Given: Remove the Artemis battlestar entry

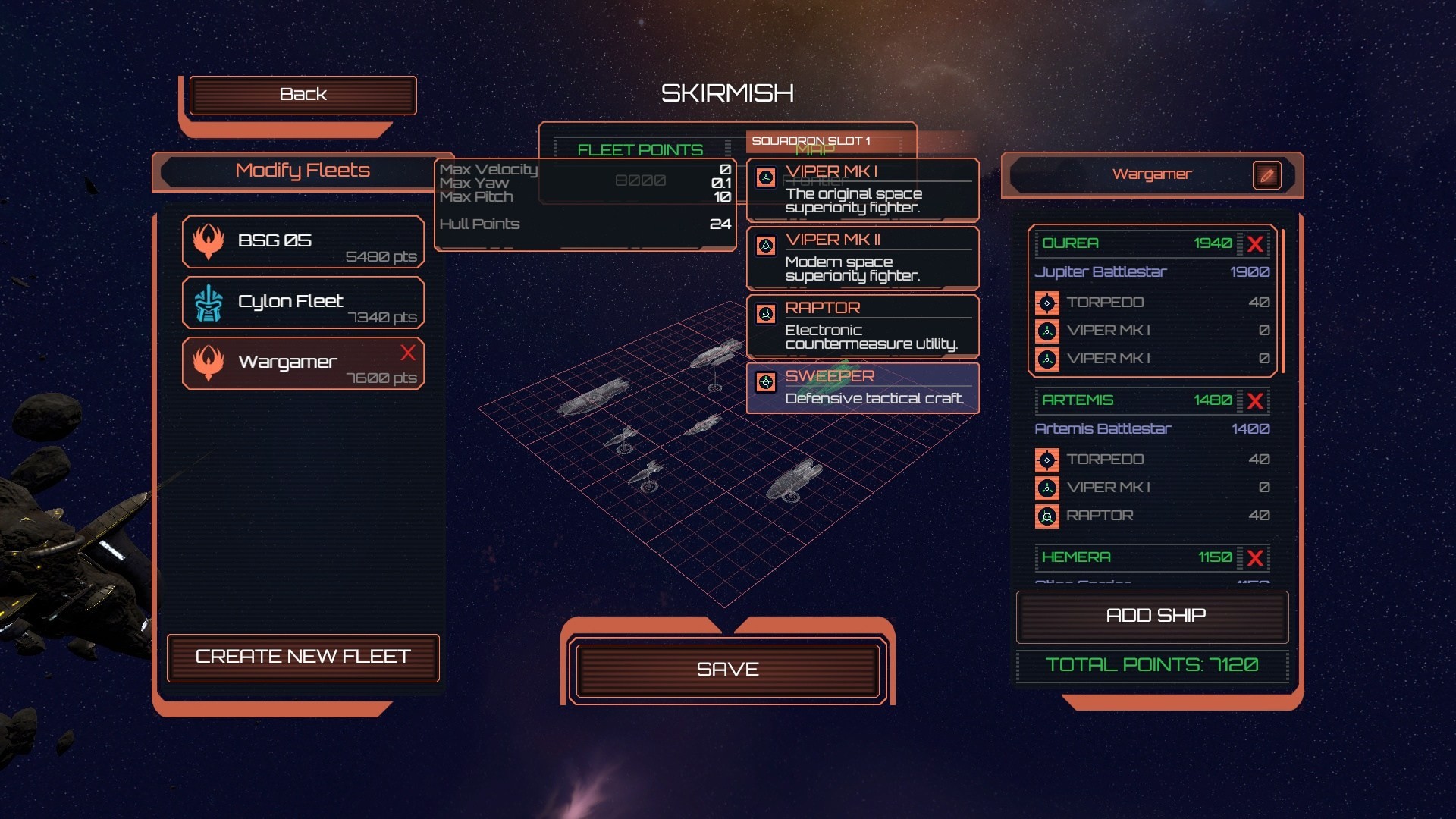Looking at the screenshot, I should click(1257, 401).
